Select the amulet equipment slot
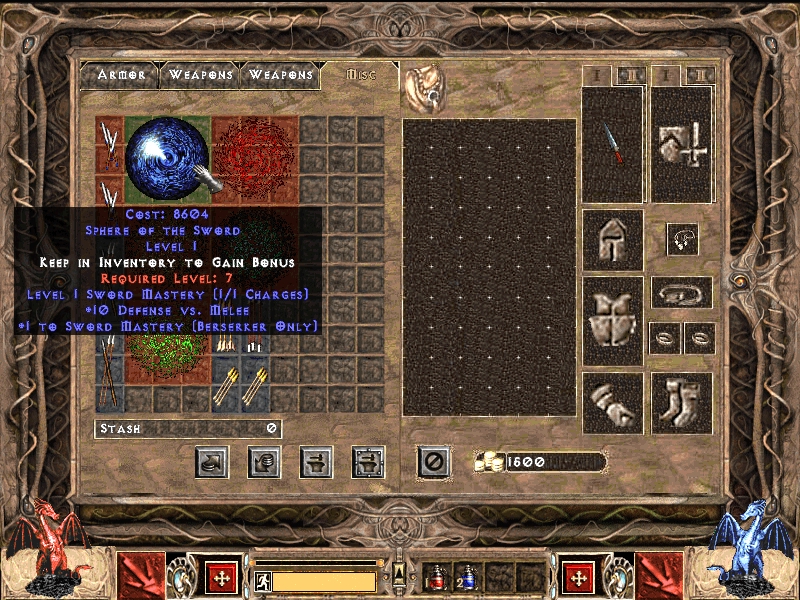Image resolution: width=800 pixels, height=600 pixels. (x=682, y=238)
